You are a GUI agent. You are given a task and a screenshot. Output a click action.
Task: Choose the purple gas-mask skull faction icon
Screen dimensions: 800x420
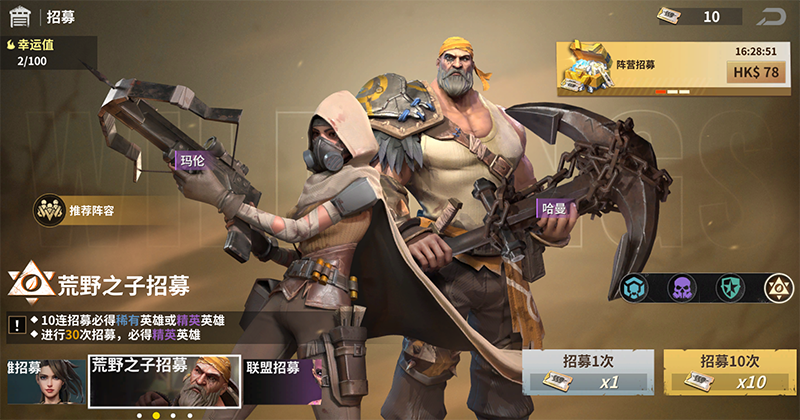click(x=683, y=288)
